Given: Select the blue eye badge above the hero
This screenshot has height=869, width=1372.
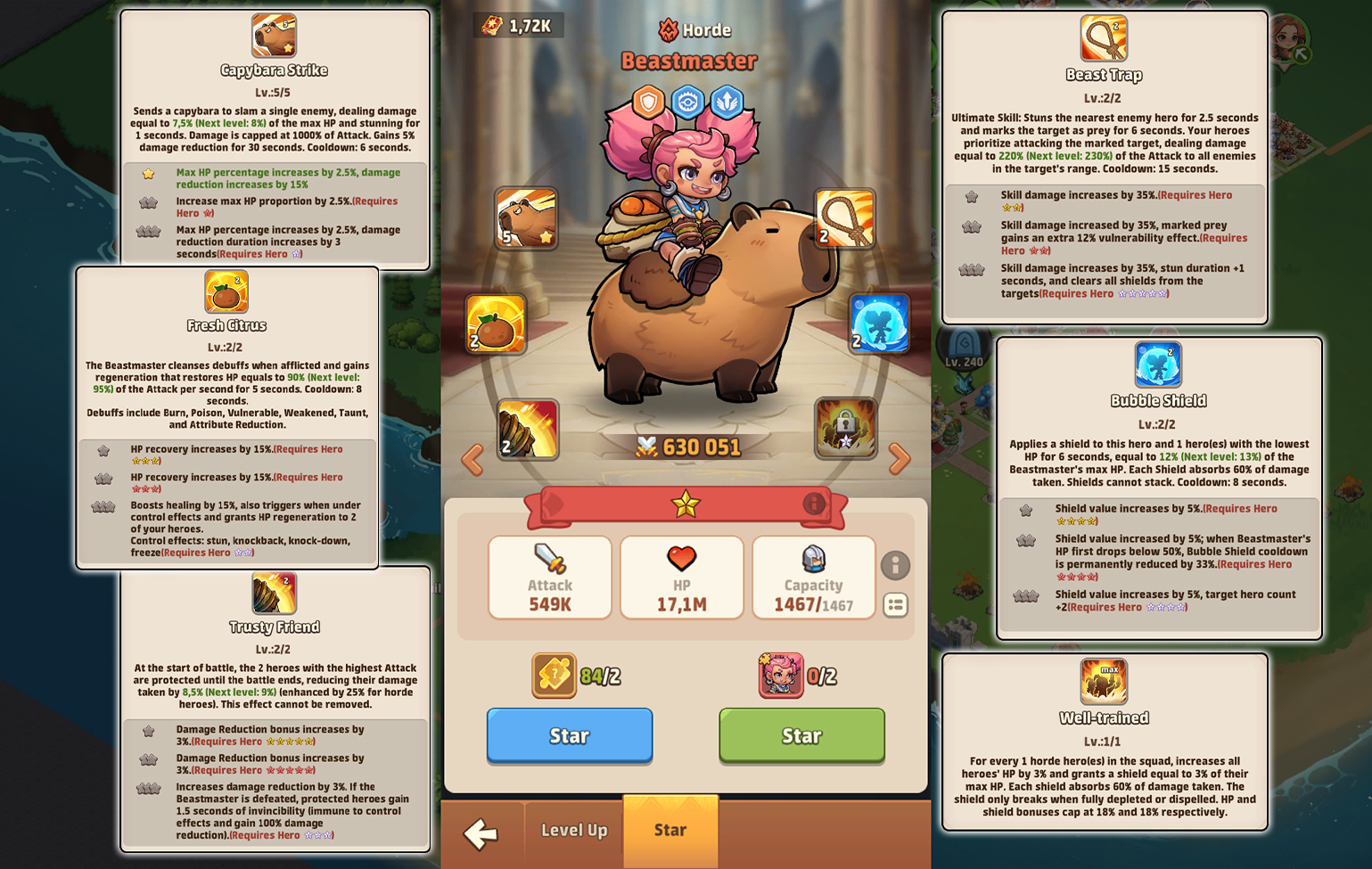Looking at the screenshot, I should pyautogui.click(x=688, y=102).
